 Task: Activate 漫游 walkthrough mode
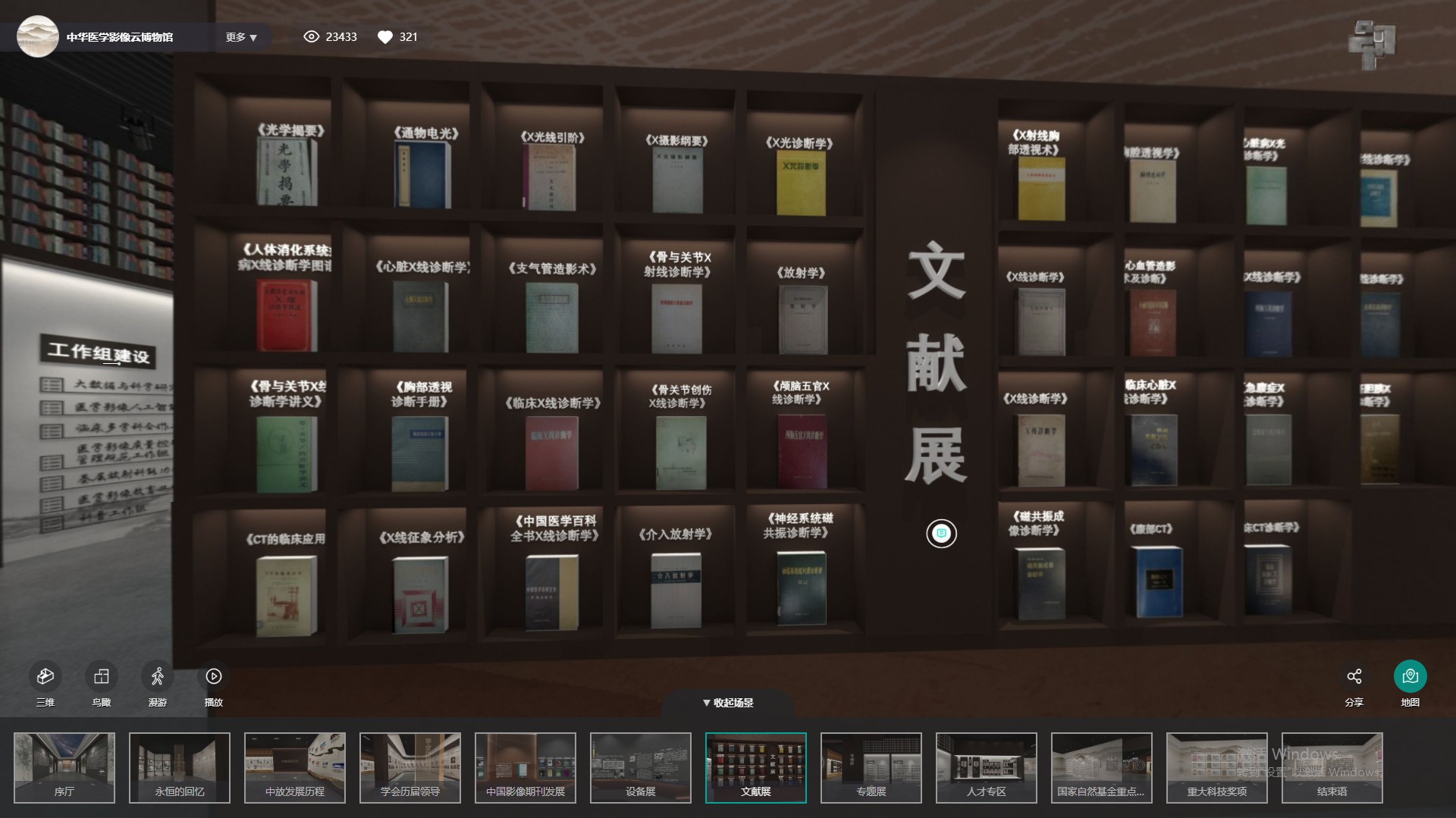pos(158,676)
